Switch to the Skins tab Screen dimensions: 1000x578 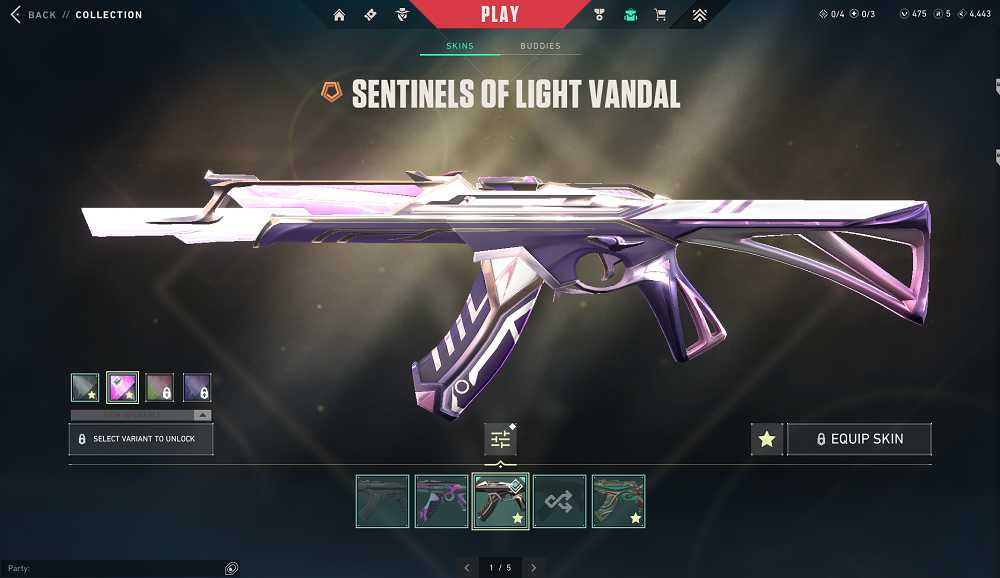[x=460, y=46]
